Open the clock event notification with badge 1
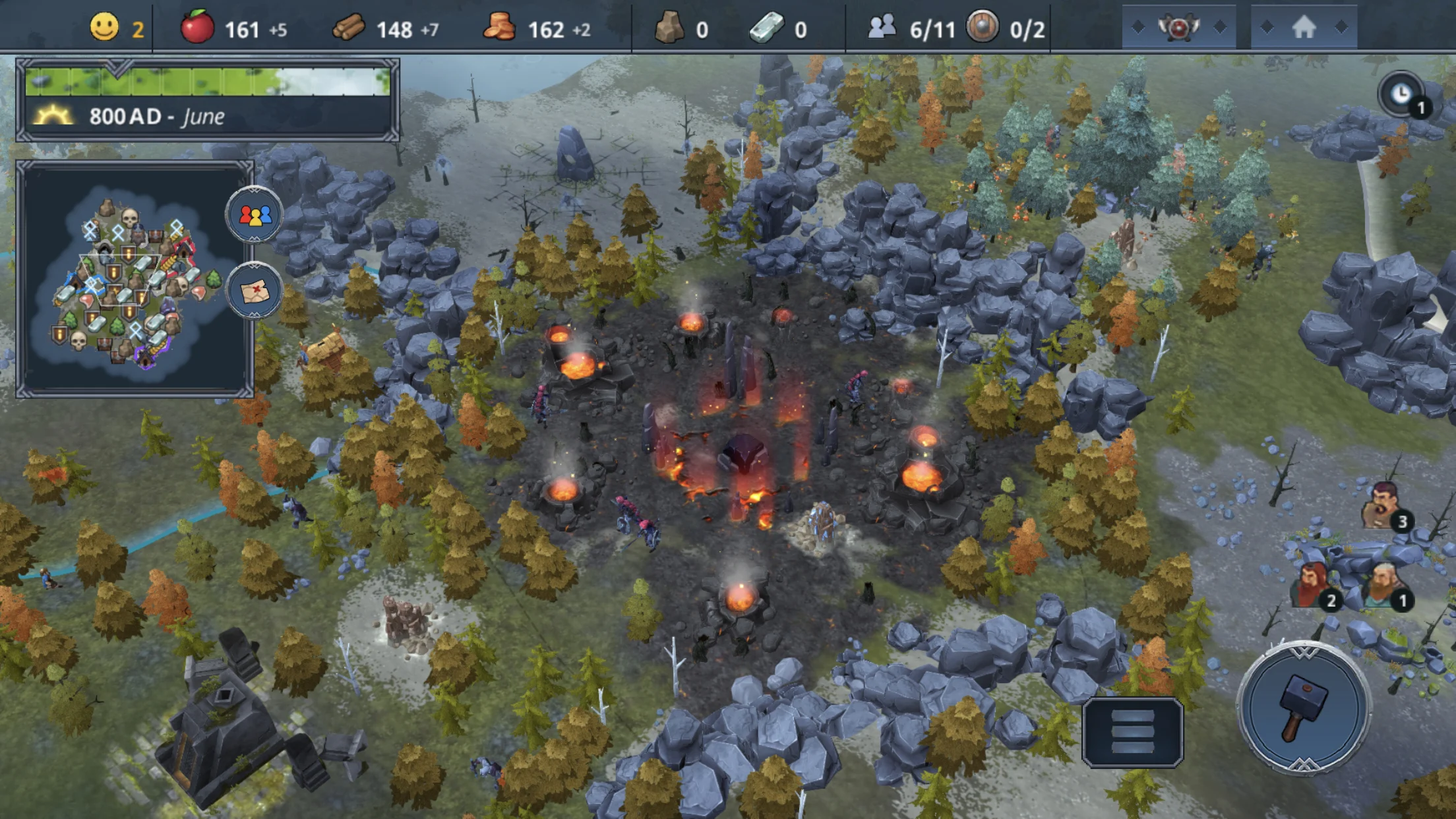Image resolution: width=1456 pixels, height=819 pixels. (1403, 94)
